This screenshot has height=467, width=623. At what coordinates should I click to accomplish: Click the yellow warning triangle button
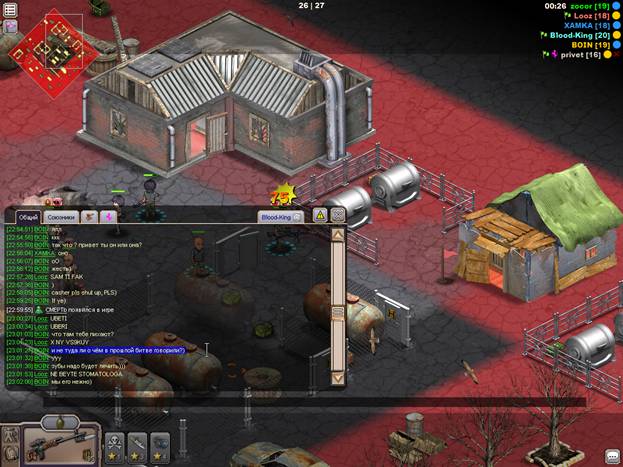pos(321,215)
